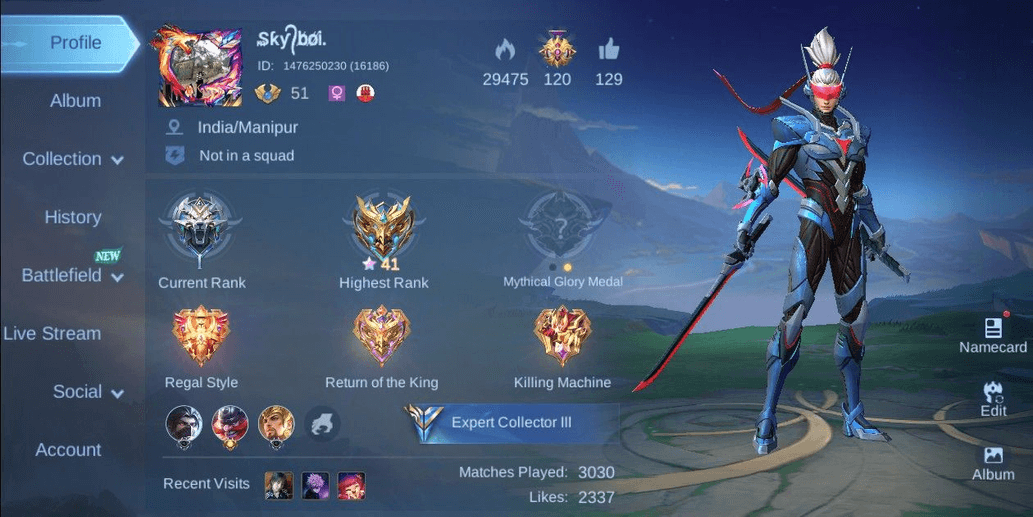This screenshot has width=1033, height=517.
Task: Expand the Social menu
Action: click(x=88, y=392)
